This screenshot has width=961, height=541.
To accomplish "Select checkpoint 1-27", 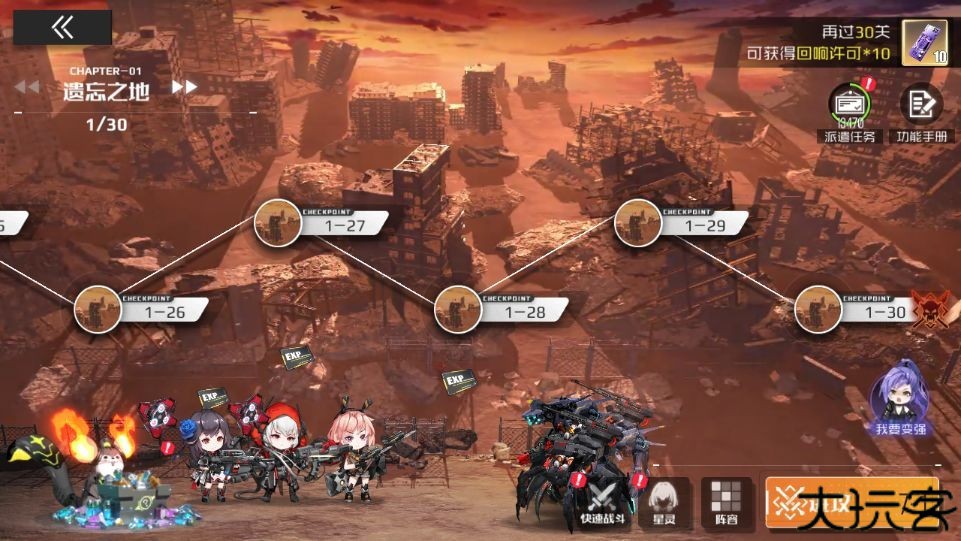I will coord(279,223).
